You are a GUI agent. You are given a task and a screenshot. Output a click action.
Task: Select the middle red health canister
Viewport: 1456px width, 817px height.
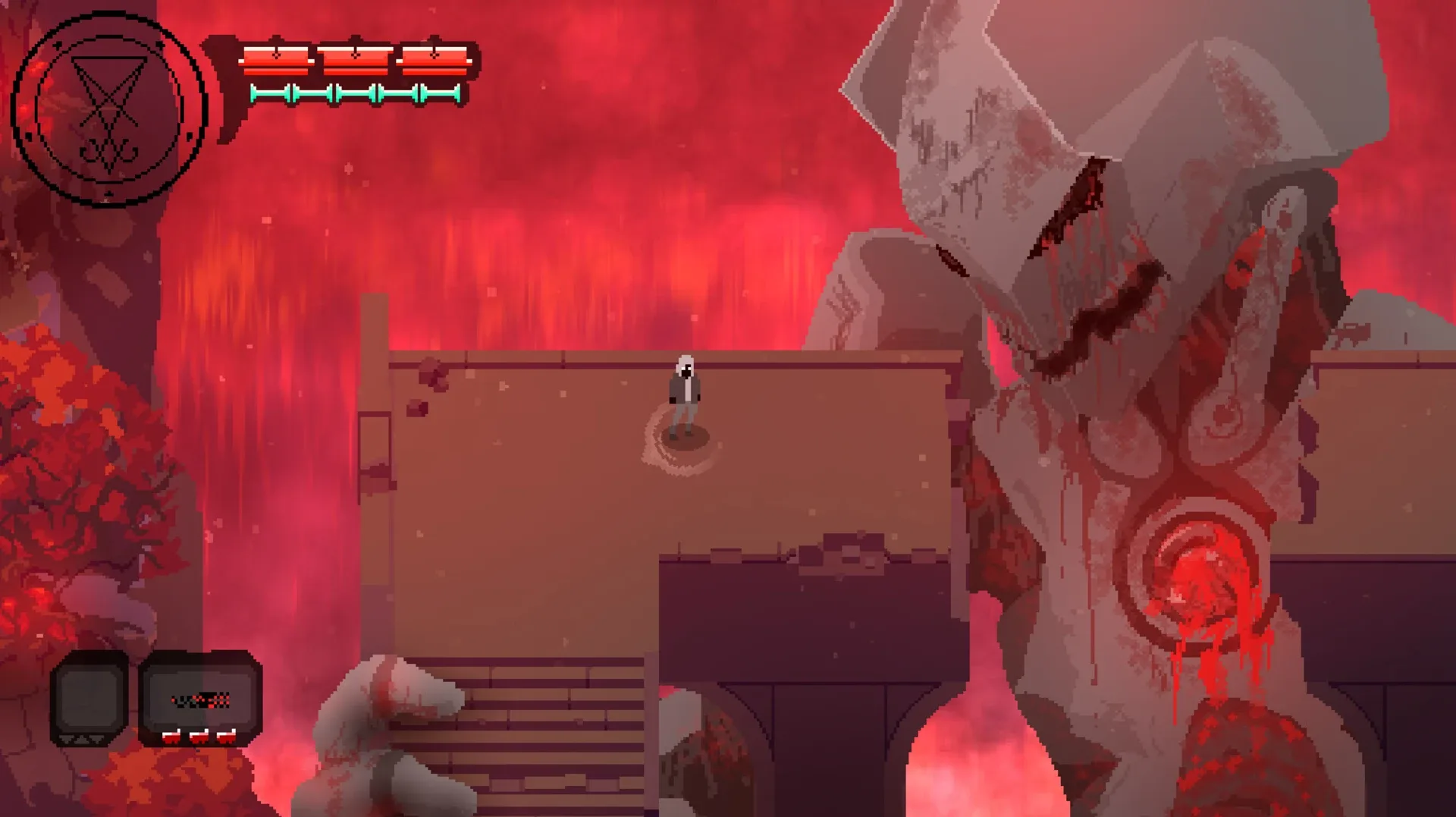point(356,59)
